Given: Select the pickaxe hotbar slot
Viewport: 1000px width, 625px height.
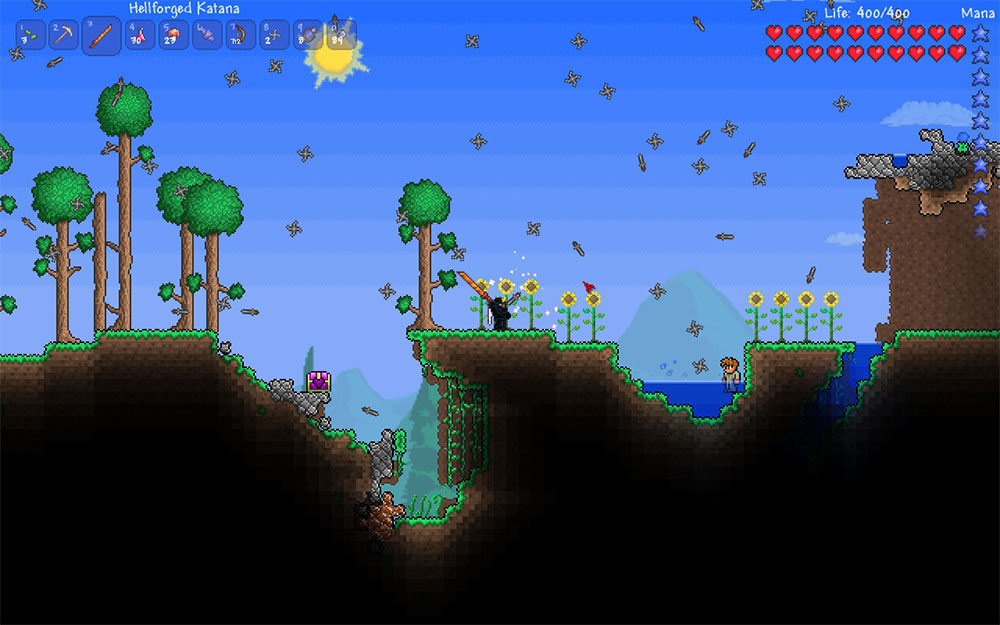Looking at the screenshot, I should (x=64, y=35).
